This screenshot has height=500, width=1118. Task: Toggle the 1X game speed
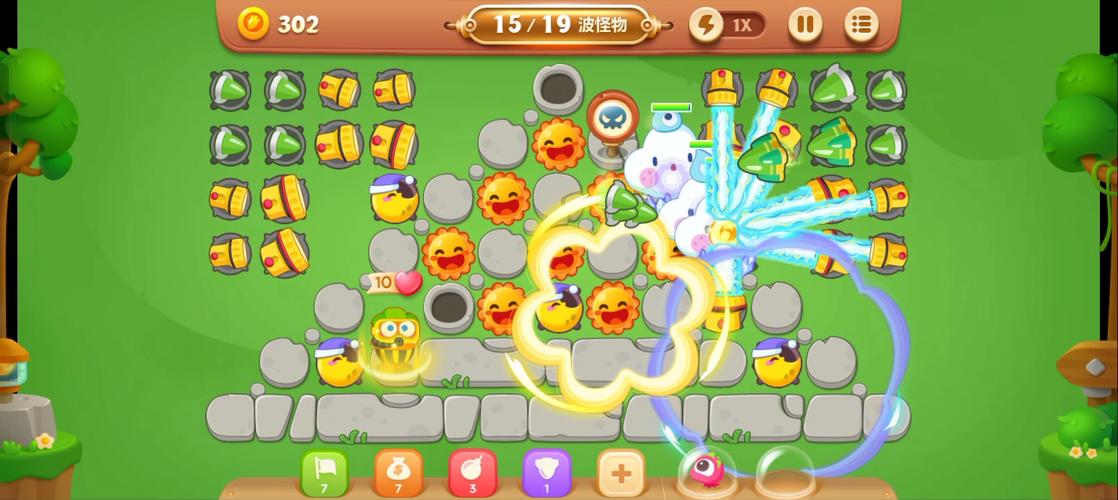(728, 25)
